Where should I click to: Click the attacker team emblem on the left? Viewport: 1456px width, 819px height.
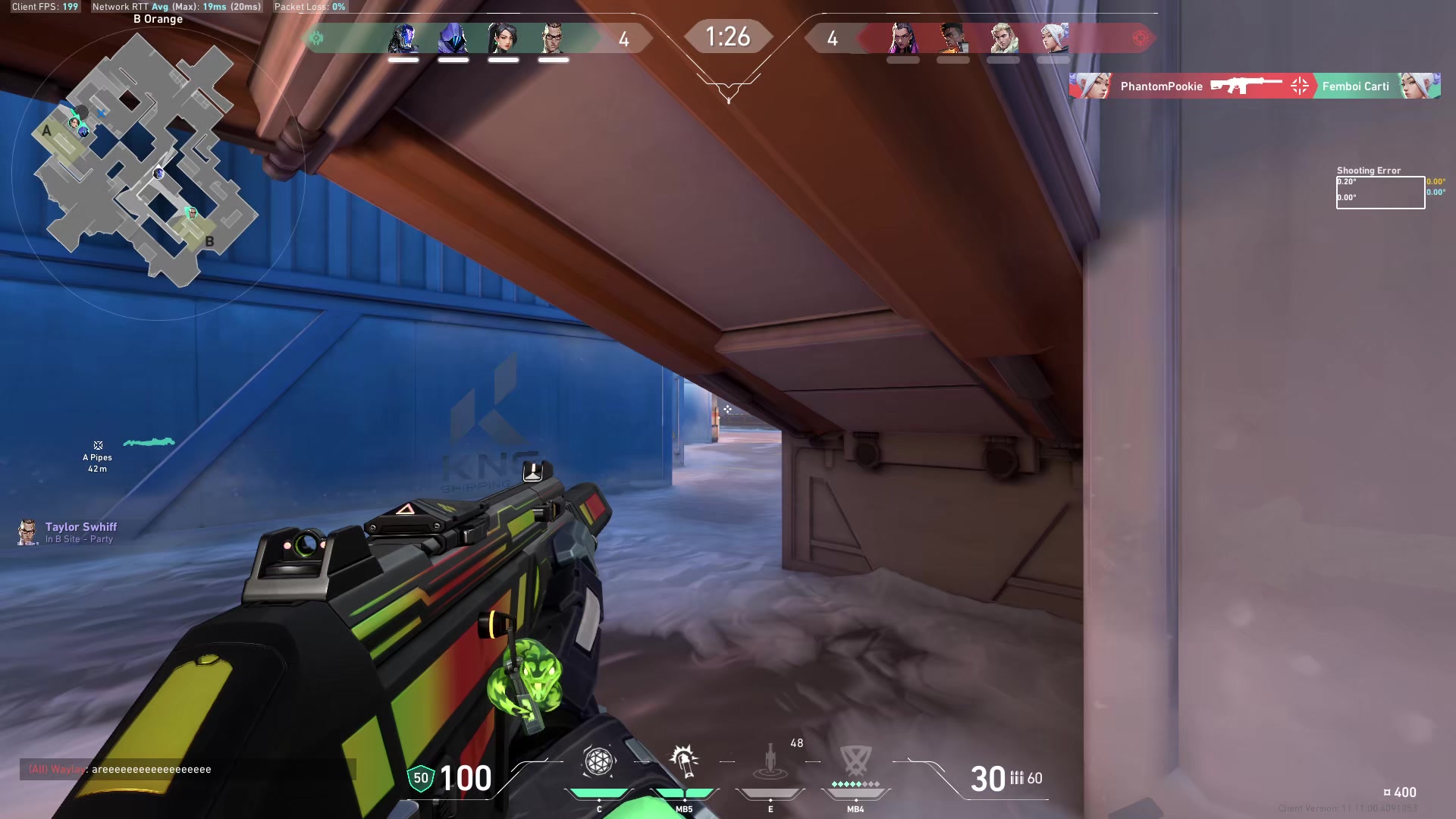click(317, 39)
